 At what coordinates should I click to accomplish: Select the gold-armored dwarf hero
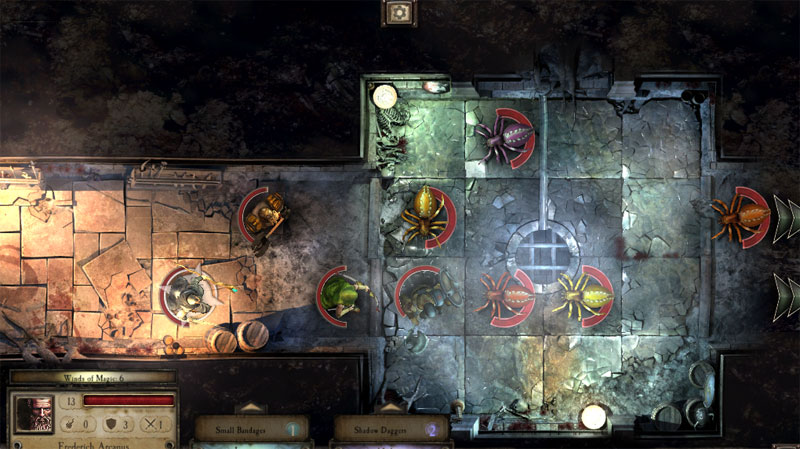[264, 213]
